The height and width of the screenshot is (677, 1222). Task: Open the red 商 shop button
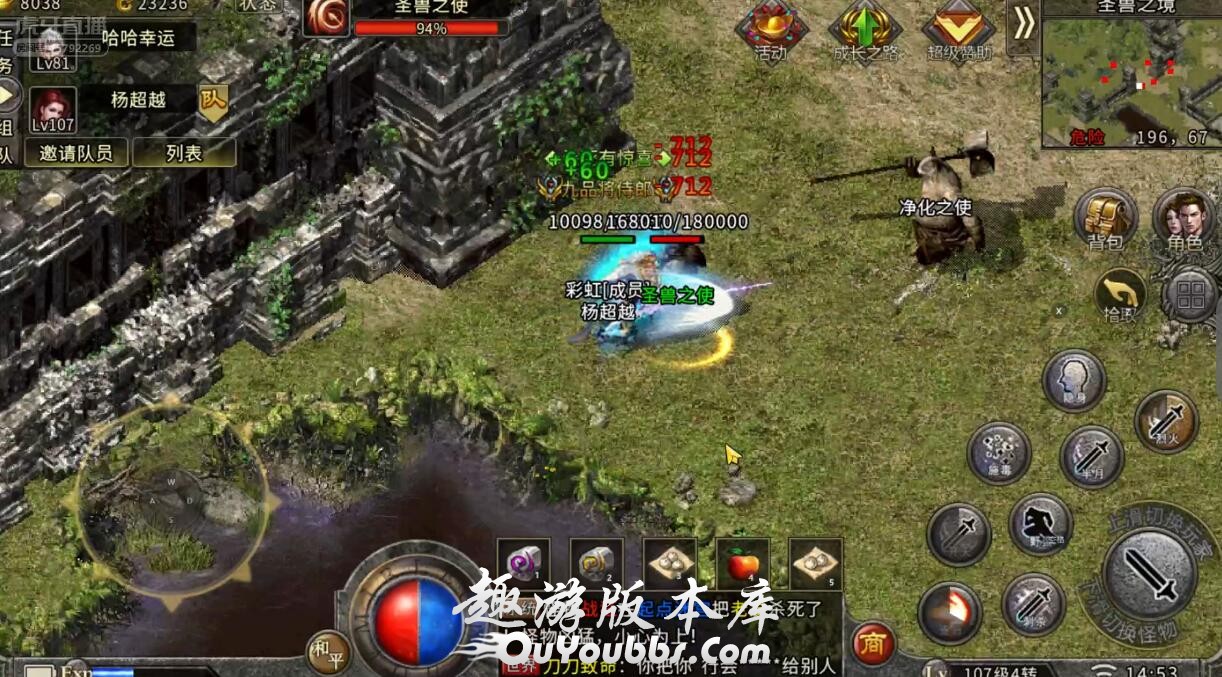pos(873,645)
